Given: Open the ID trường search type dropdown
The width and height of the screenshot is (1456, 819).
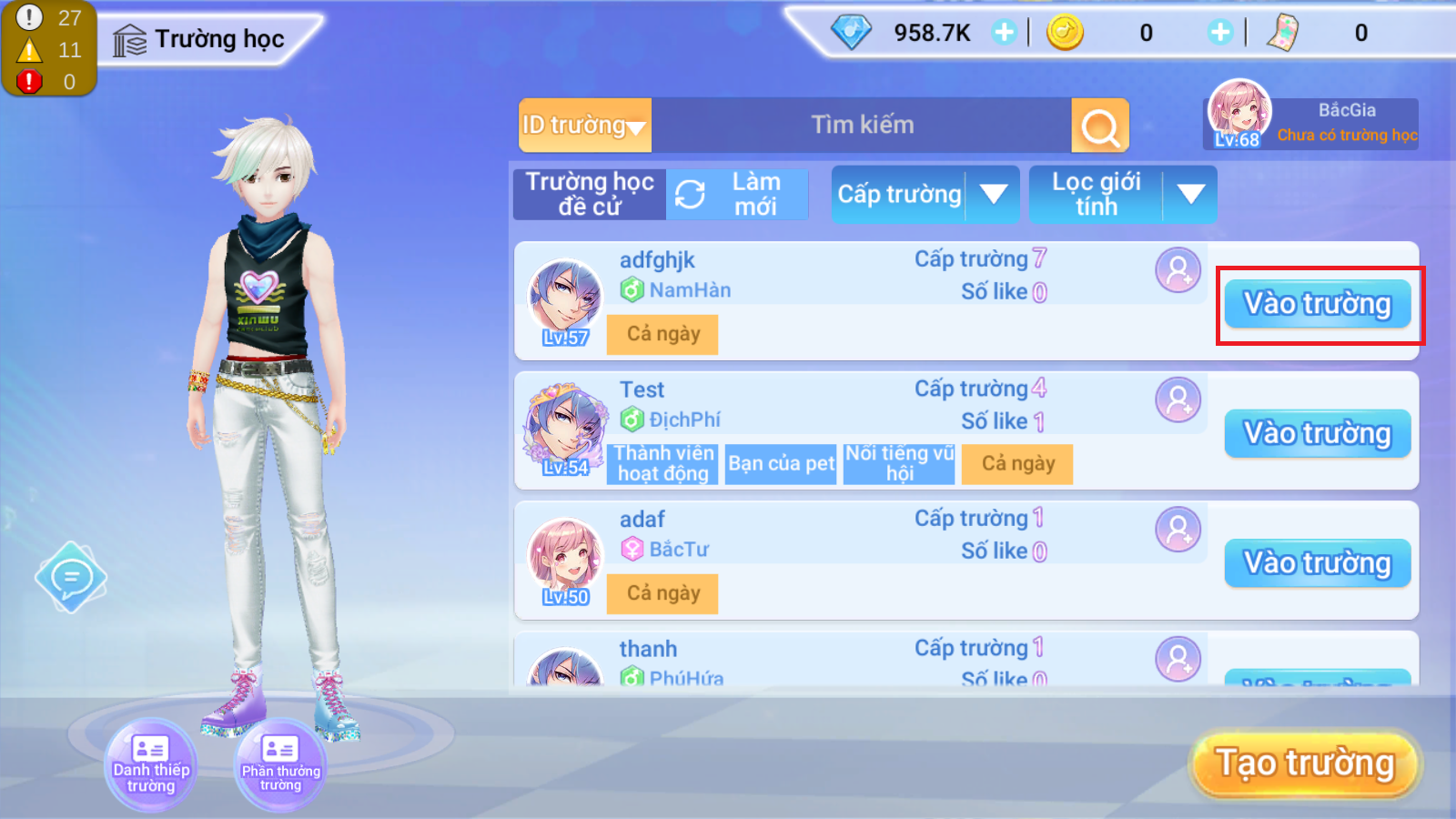Looking at the screenshot, I should [584, 126].
